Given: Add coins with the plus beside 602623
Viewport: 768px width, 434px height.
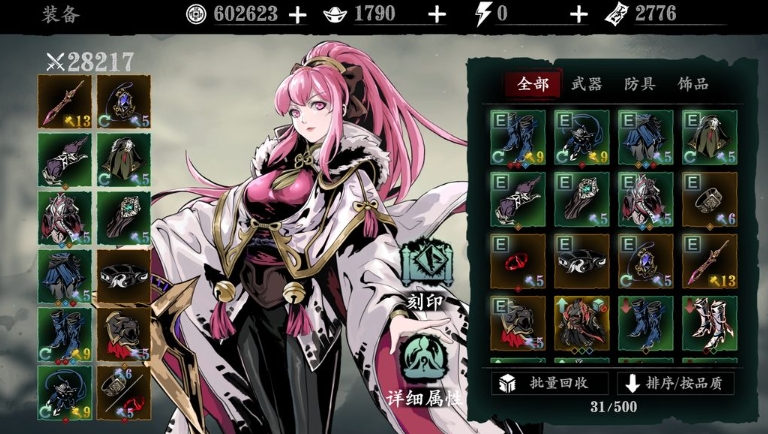Looking at the screenshot, I should (x=297, y=14).
